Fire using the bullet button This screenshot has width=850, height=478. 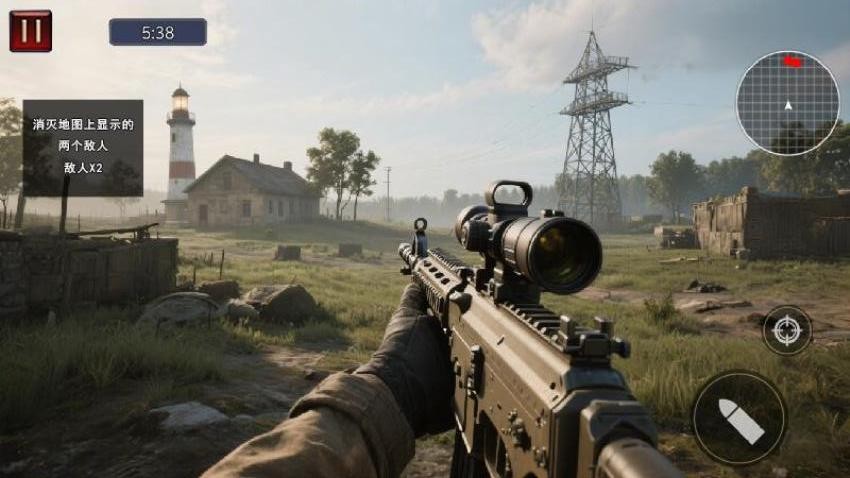740,417
